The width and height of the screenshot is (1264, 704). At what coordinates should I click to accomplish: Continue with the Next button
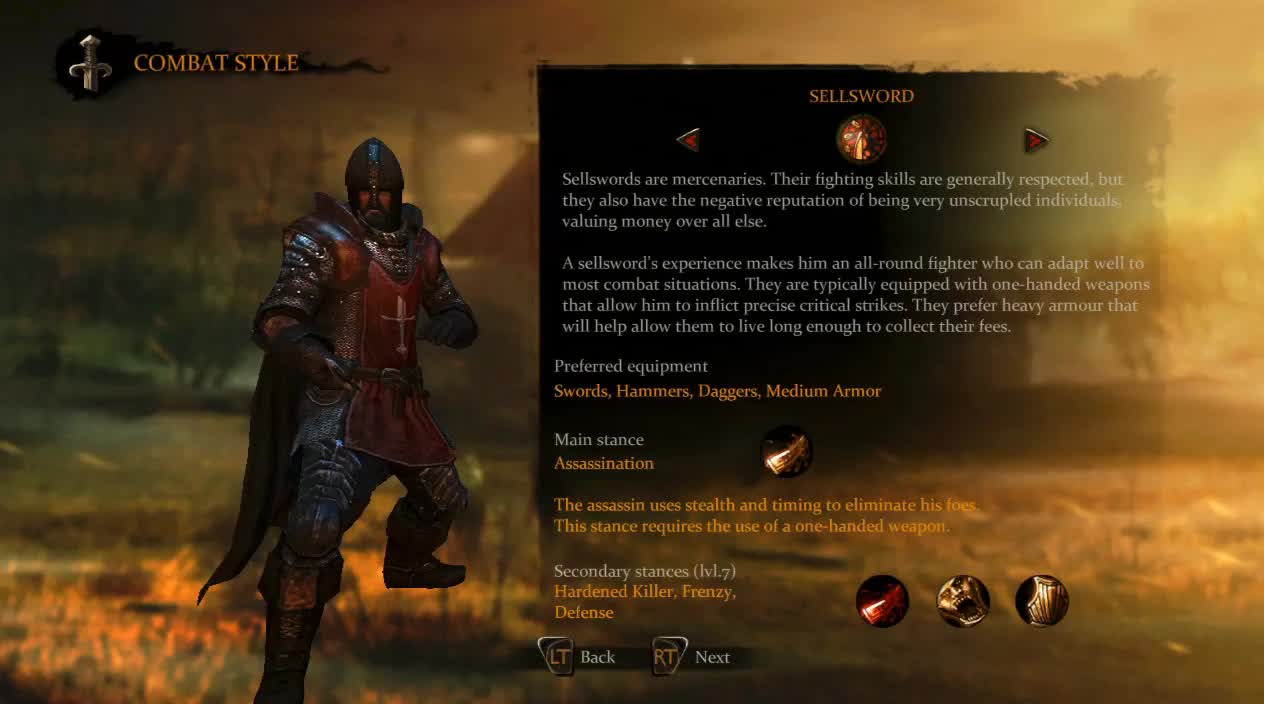(x=692, y=657)
